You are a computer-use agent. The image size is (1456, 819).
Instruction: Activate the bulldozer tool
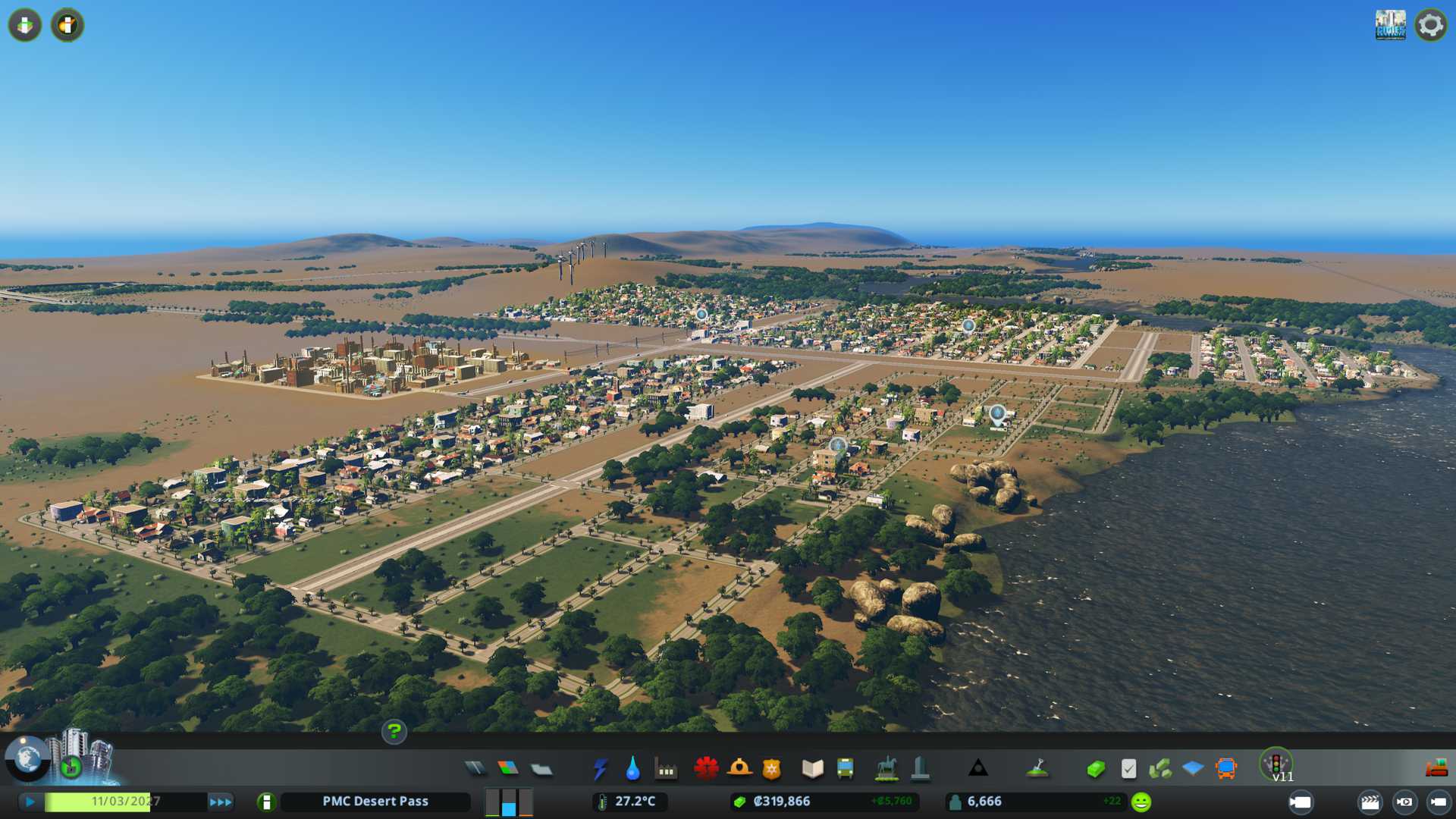click(x=1436, y=769)
